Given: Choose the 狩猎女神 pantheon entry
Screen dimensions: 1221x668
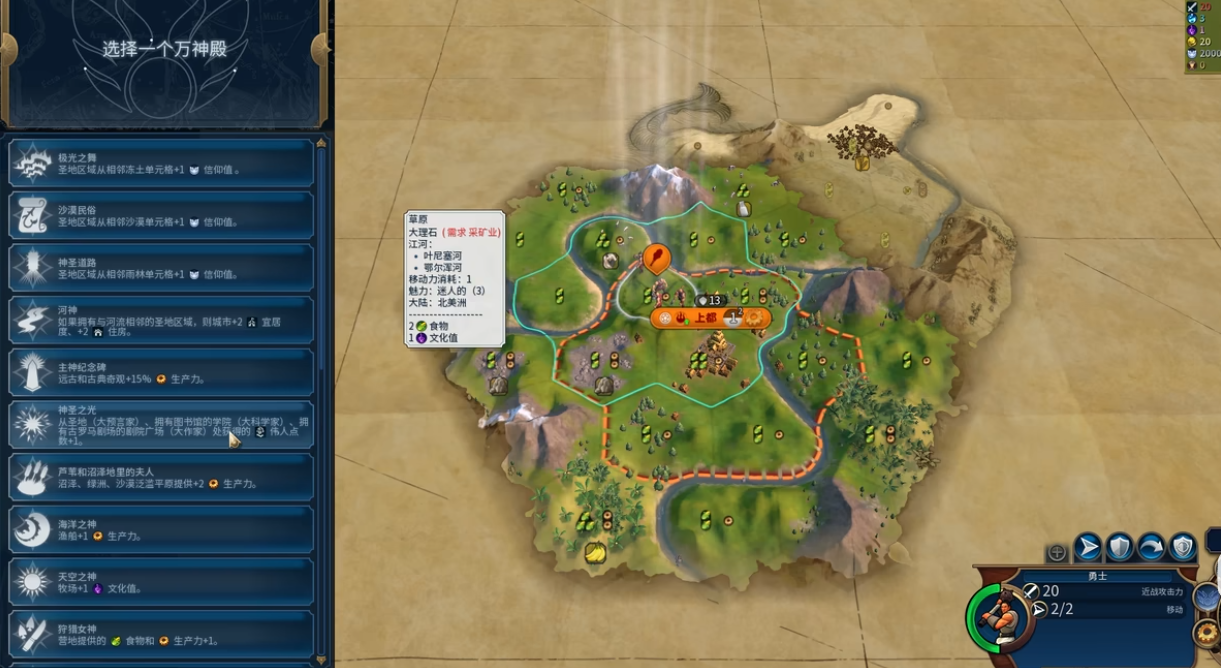Looking at the screenshot, I should coord(160,633).
